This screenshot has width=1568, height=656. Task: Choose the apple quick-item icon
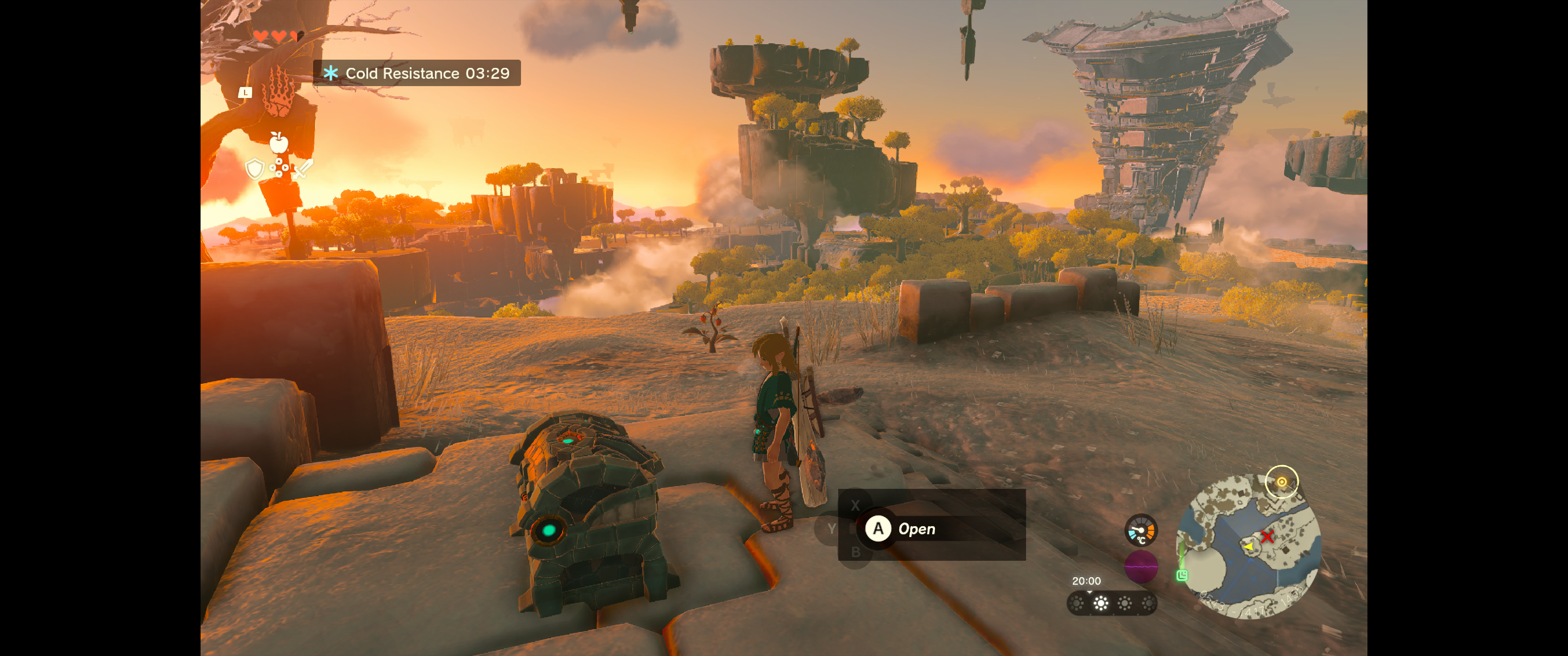coord(279,143)
